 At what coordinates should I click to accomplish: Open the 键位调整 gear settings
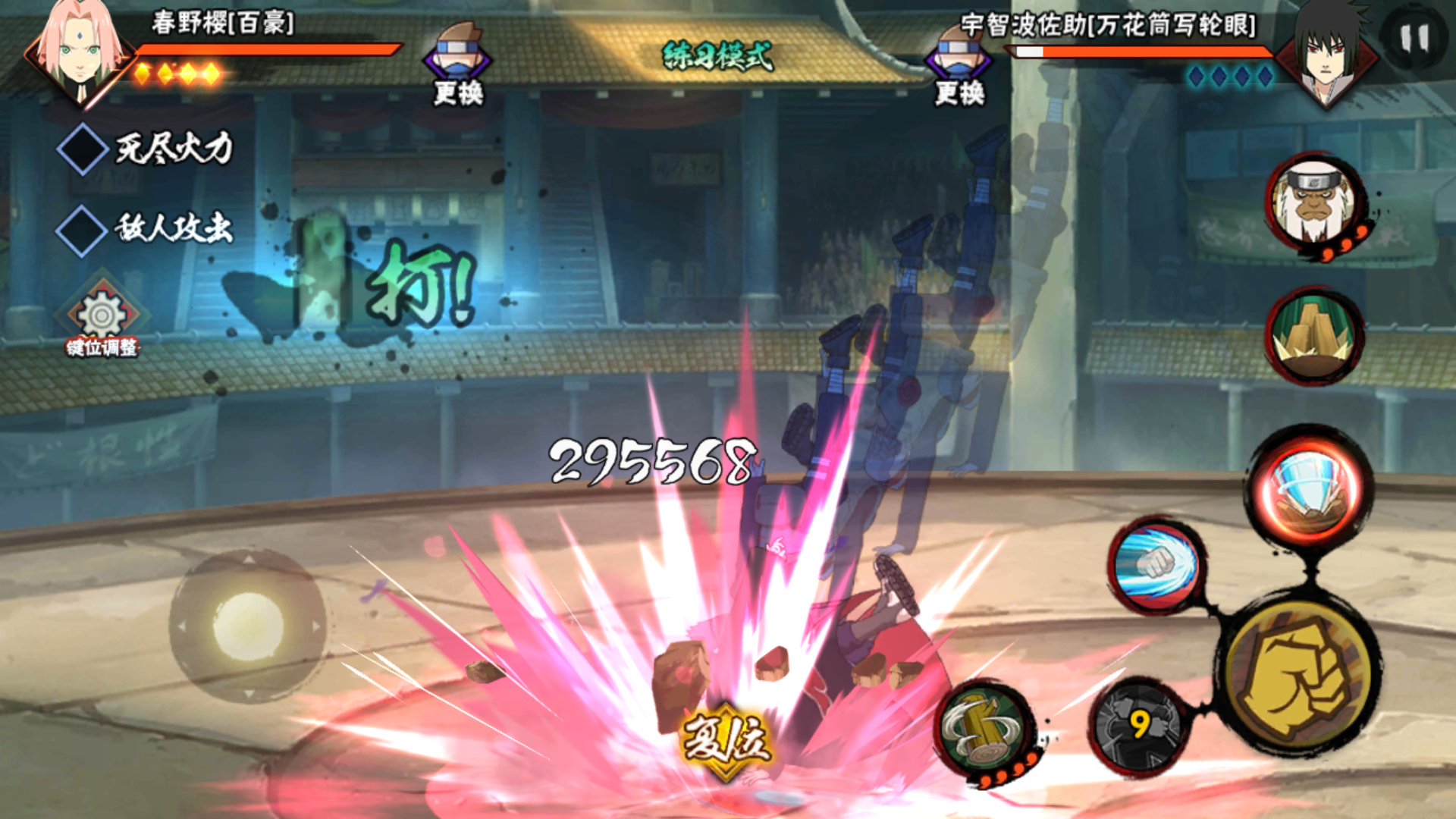tap(102, 317)
